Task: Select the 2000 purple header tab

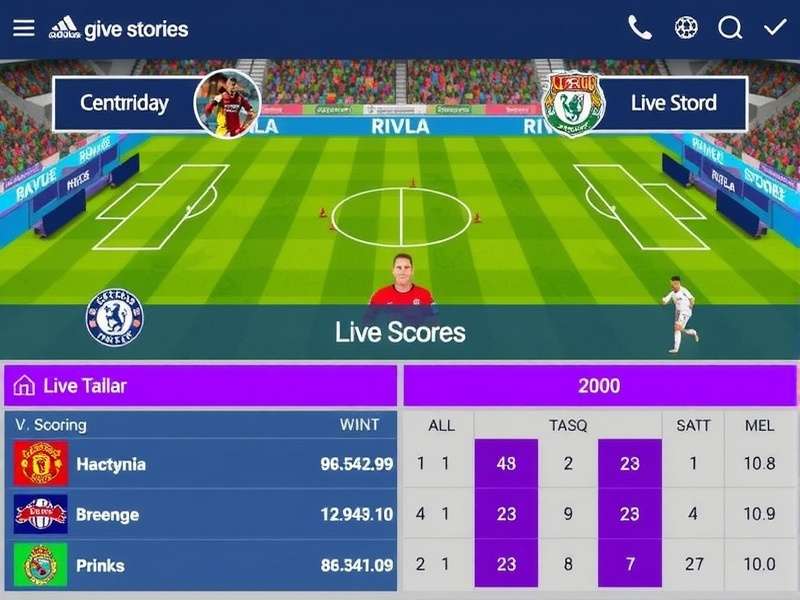Action: point(599,385)
